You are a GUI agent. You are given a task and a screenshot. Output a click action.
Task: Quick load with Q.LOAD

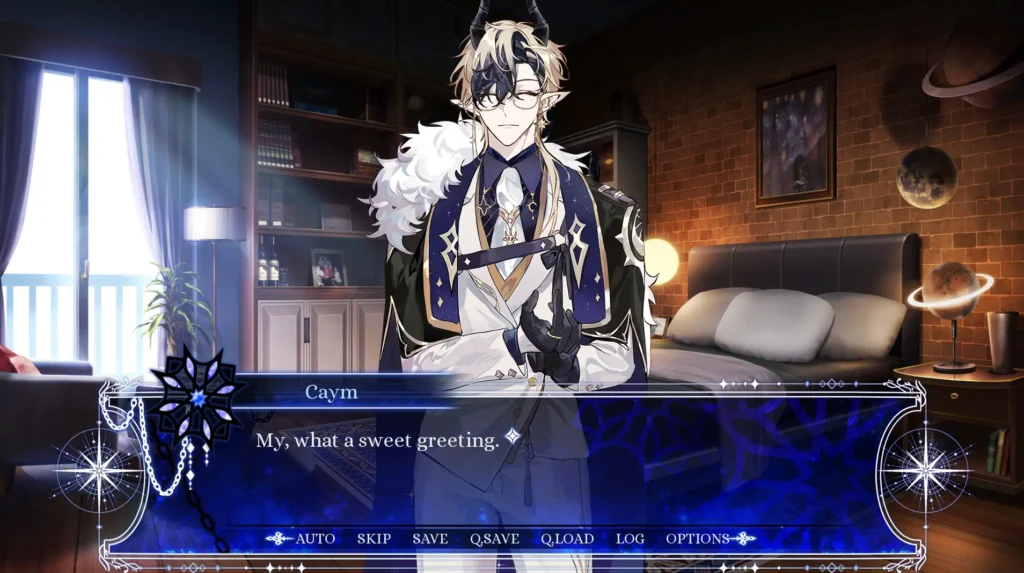point(567,539)
